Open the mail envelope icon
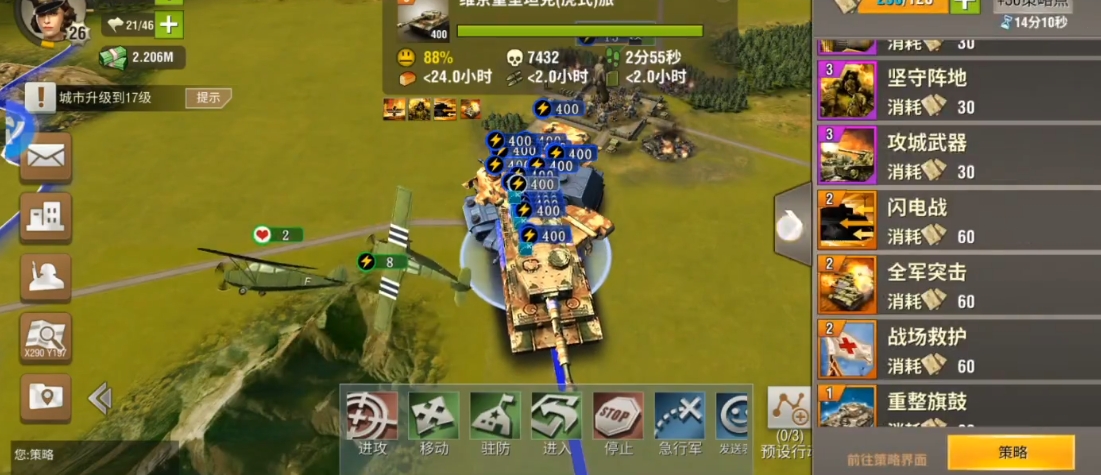 coord(46,158)
